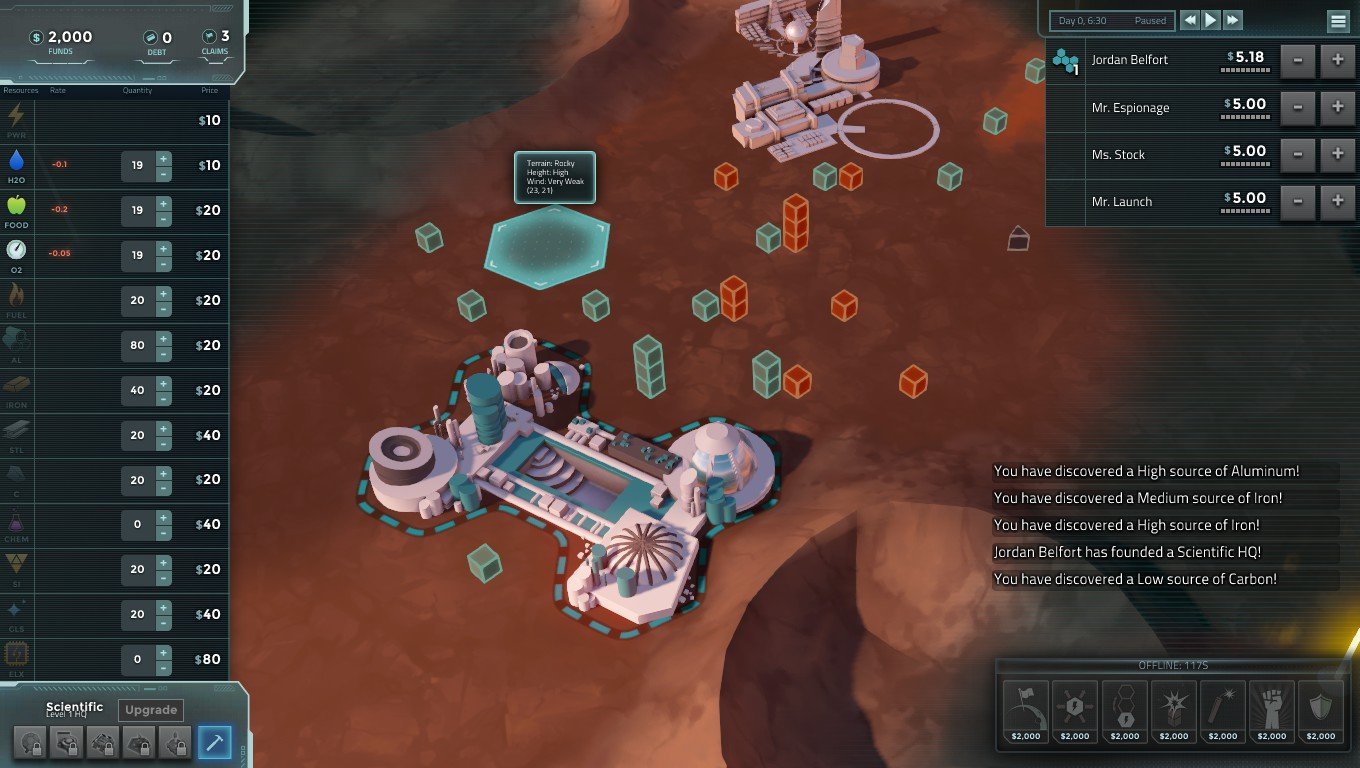The width and height of the screenshot is (1360, 768).
Task: Purchase the raised fist mutiny item
Action: pyautogui.click(x=1271, y=712)
